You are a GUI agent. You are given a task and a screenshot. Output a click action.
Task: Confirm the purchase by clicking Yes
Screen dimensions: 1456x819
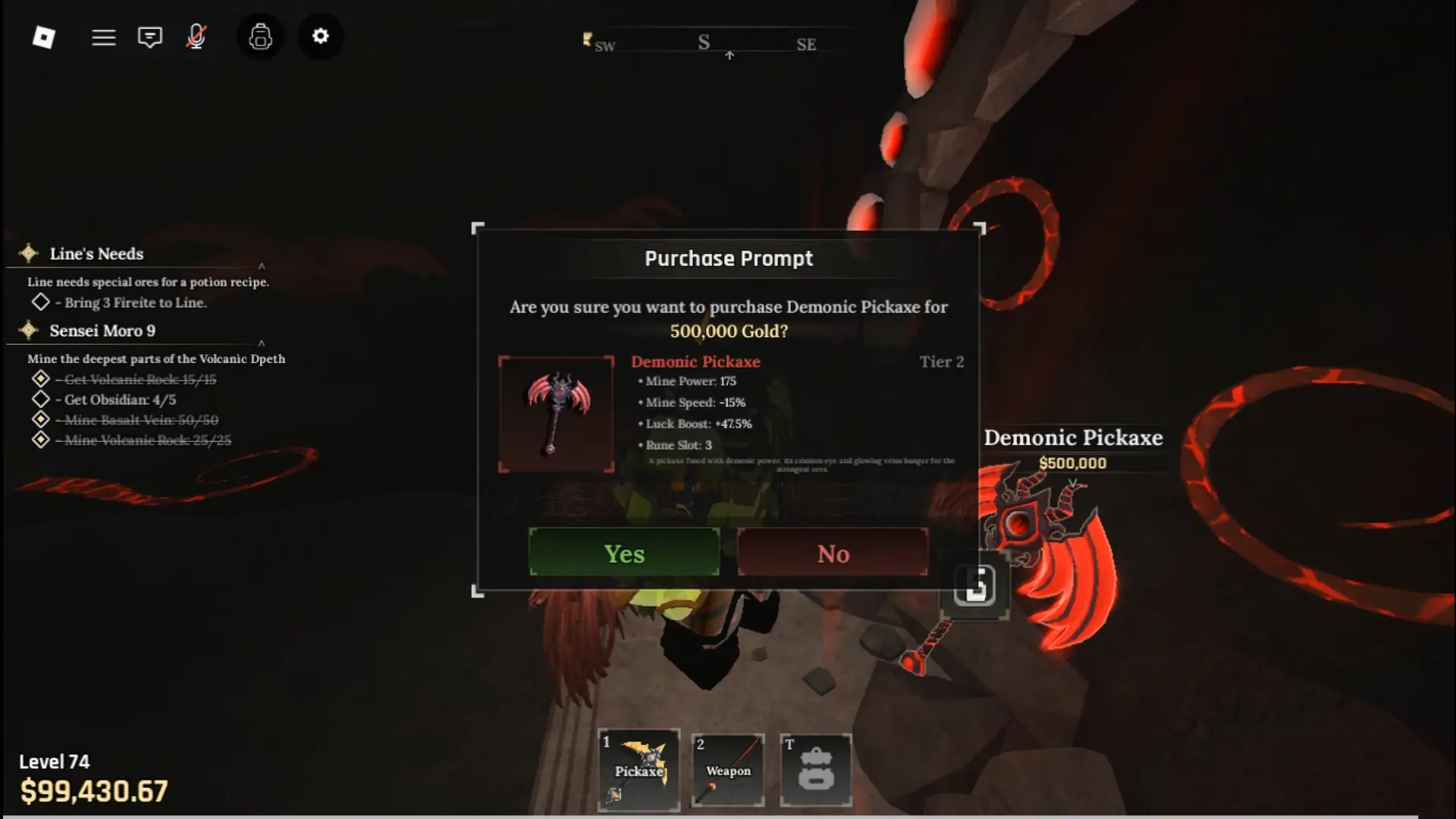[x=623, y=553]
